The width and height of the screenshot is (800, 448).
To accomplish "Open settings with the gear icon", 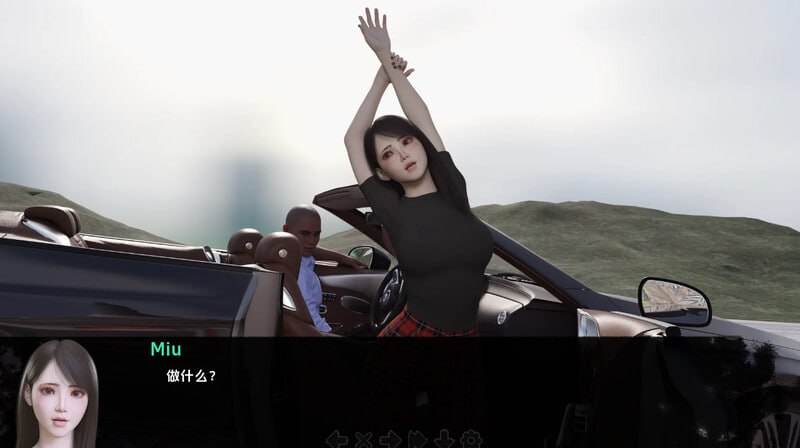I will [470, 438].
